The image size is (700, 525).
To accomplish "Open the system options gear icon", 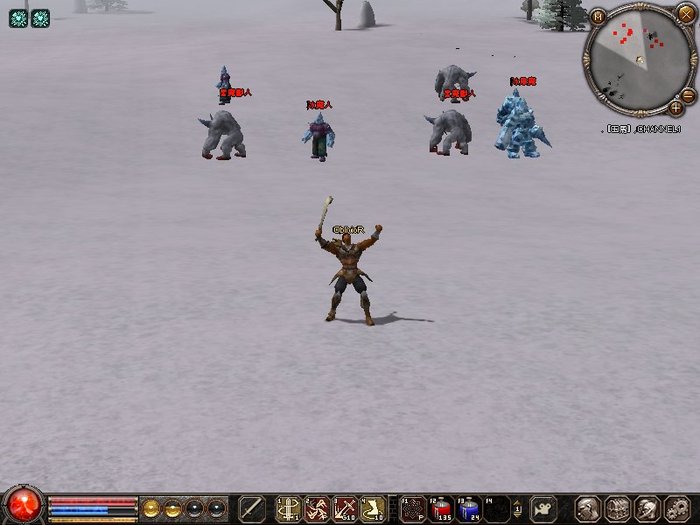I will [x=676, y=508].
